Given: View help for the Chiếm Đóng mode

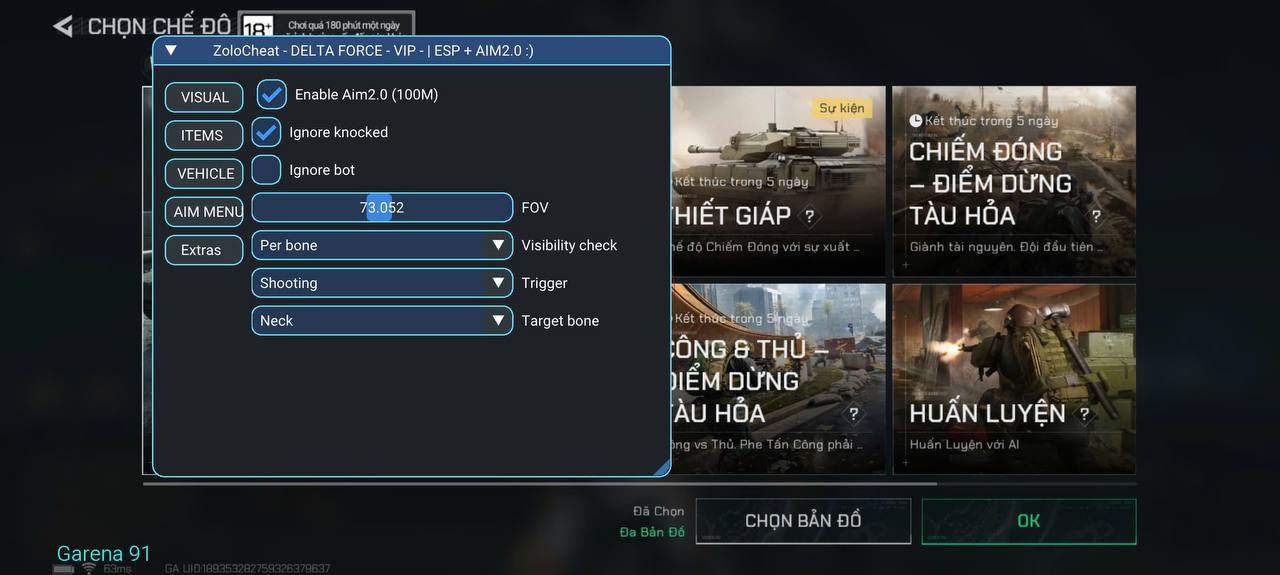Looking at the screenshot, I should point(1096,216).
